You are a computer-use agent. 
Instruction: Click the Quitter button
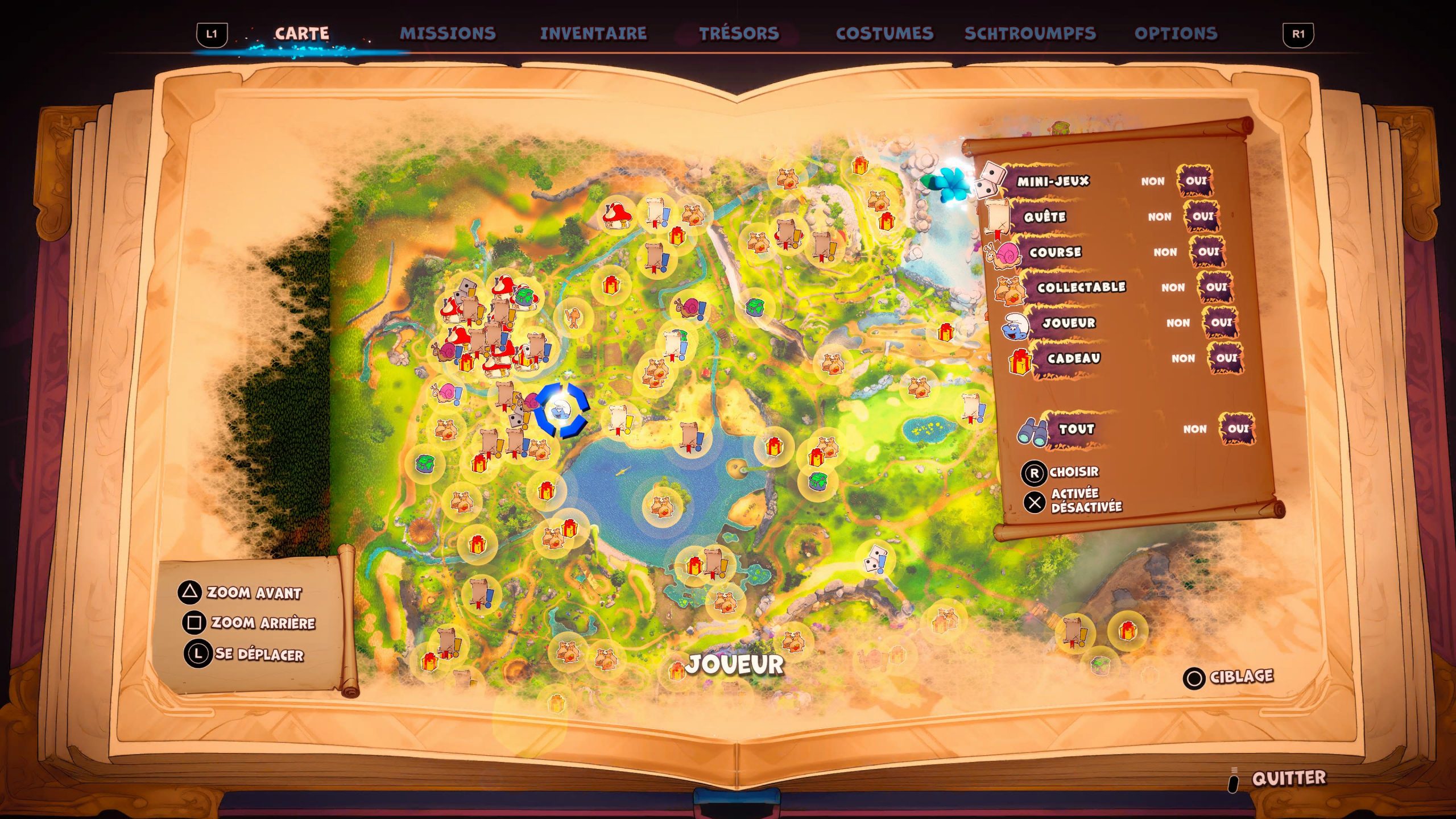[x=1288, y=778]
